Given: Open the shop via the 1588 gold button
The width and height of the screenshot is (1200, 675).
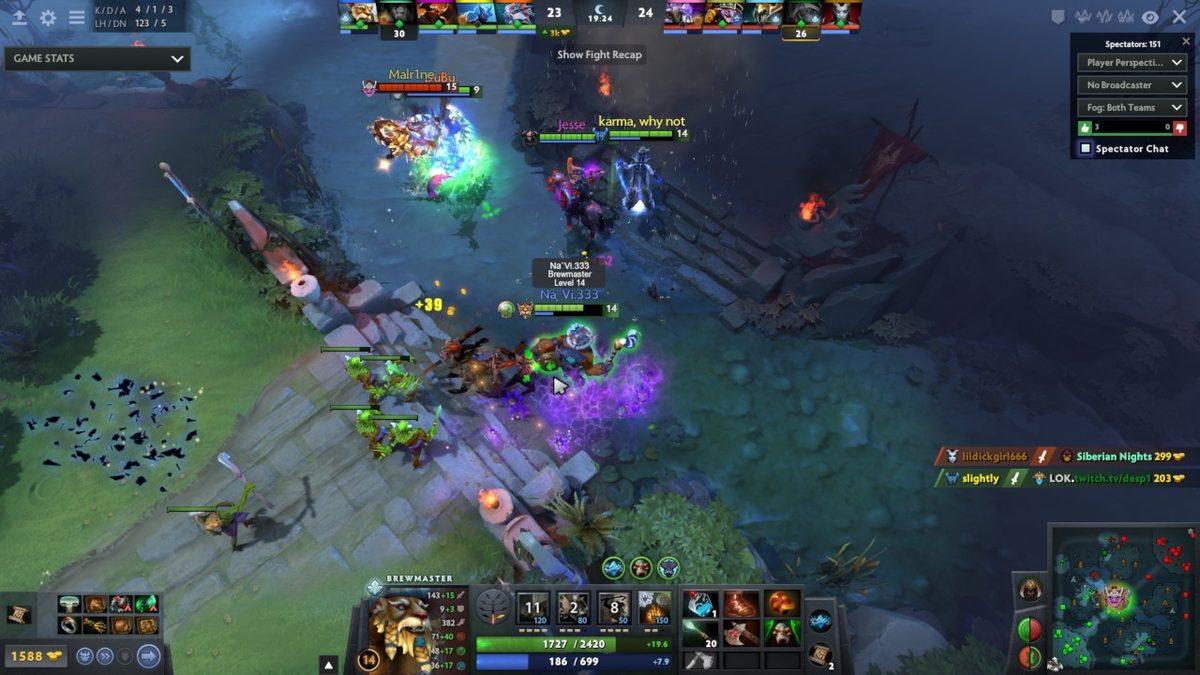Looking at the screenshot, I should click(36, 656).
